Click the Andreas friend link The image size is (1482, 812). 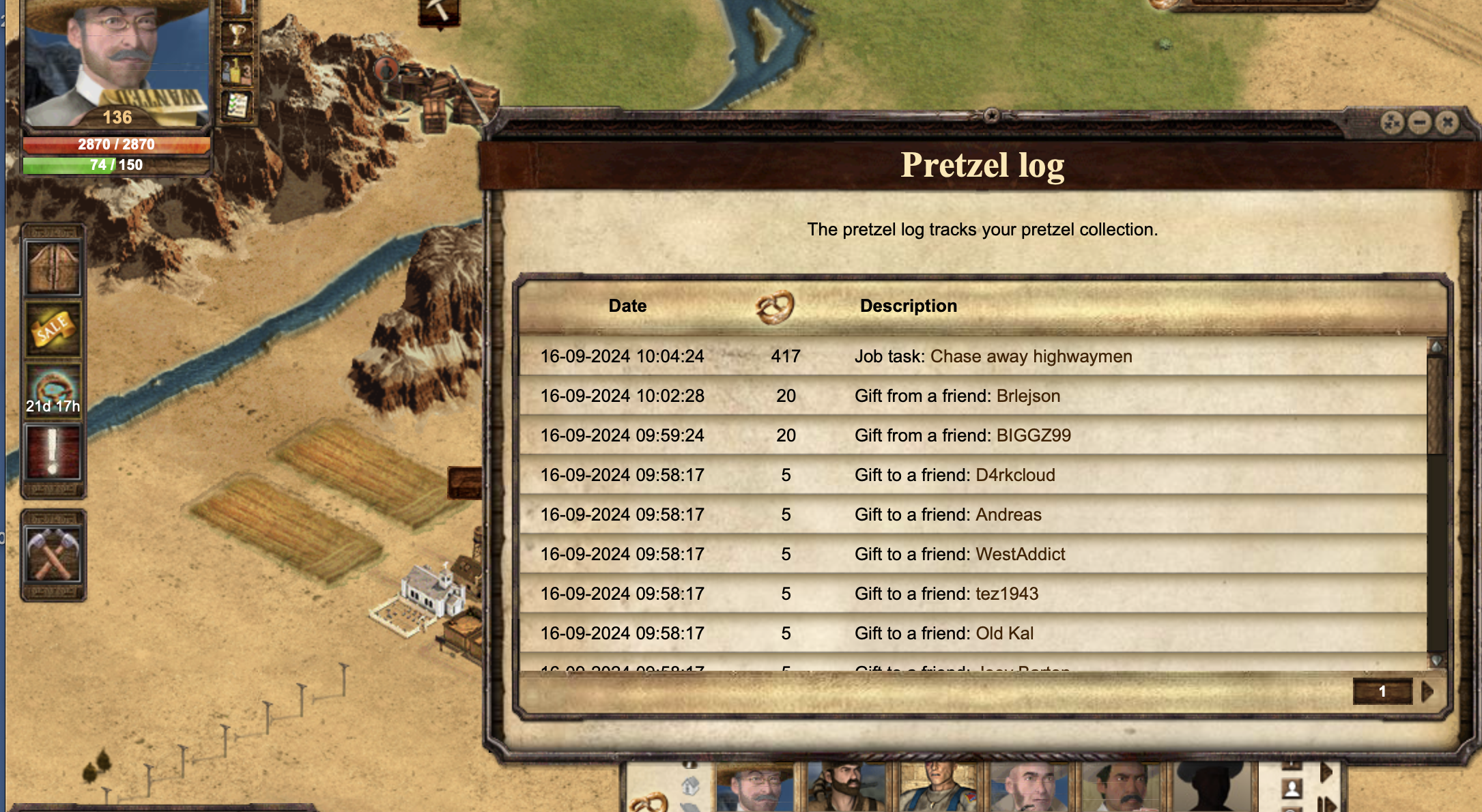pyautogui.click(x=1008, y=514)
